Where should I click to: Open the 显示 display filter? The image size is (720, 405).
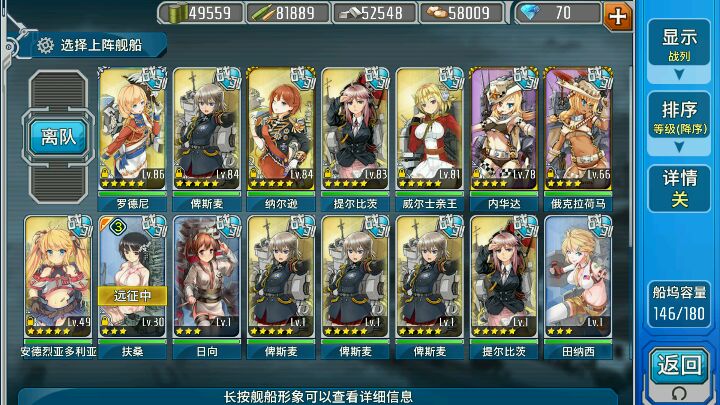click(x=679, y=43)
